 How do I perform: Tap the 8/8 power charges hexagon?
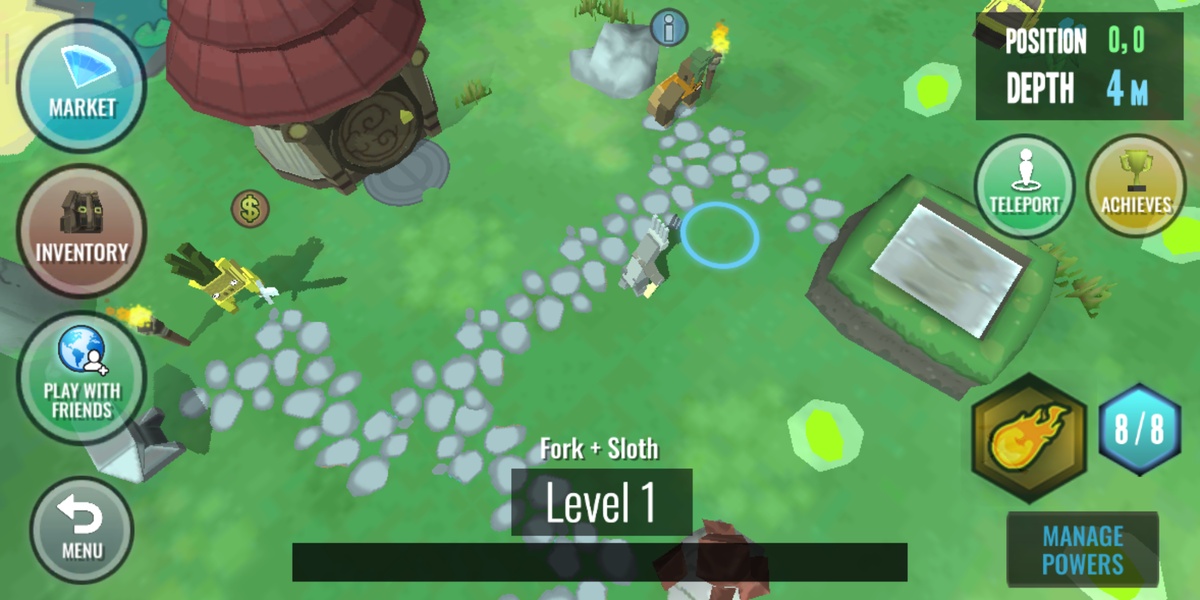click(x=1140, y=430)
